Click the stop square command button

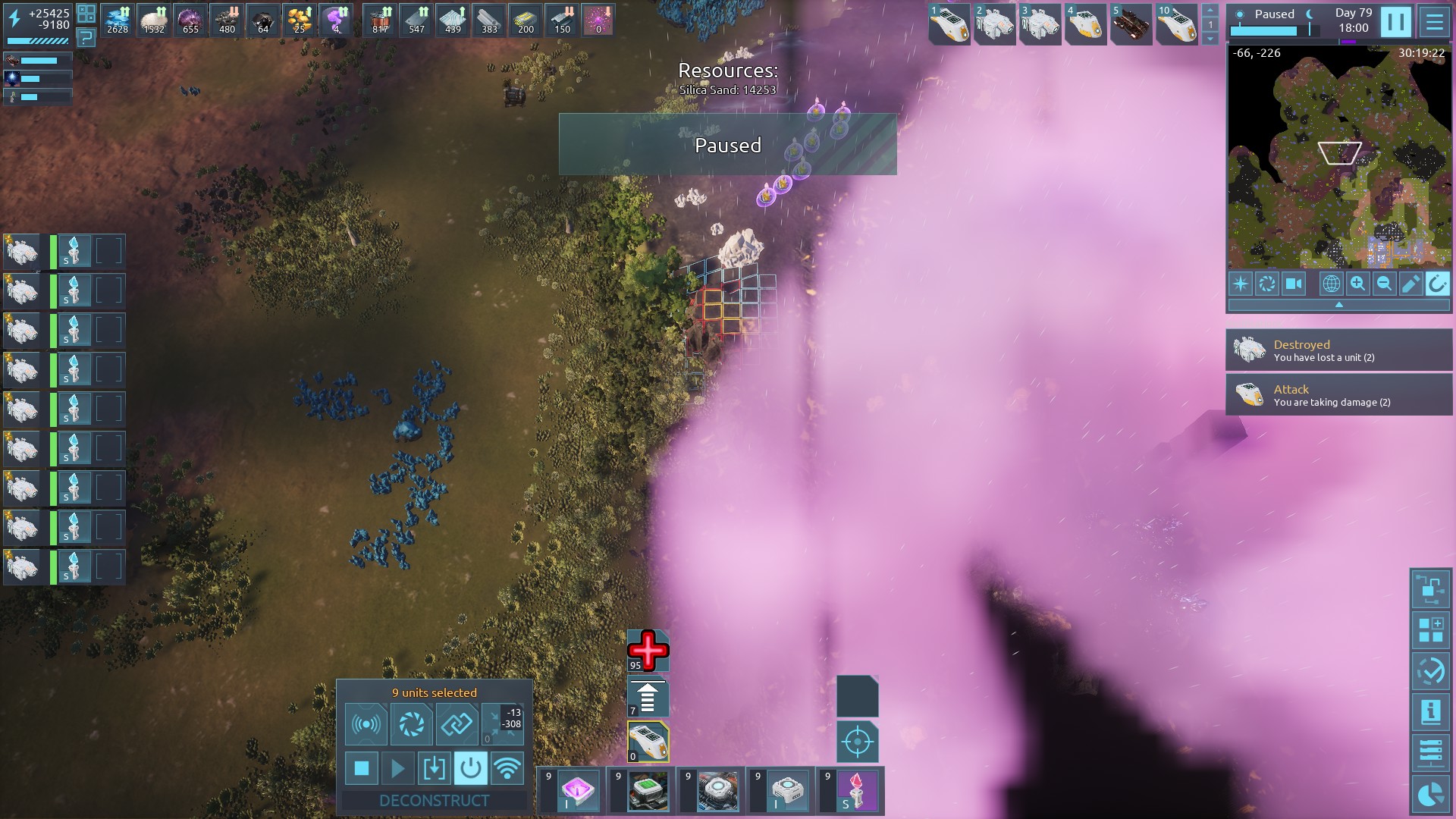[x=362, y=769]
